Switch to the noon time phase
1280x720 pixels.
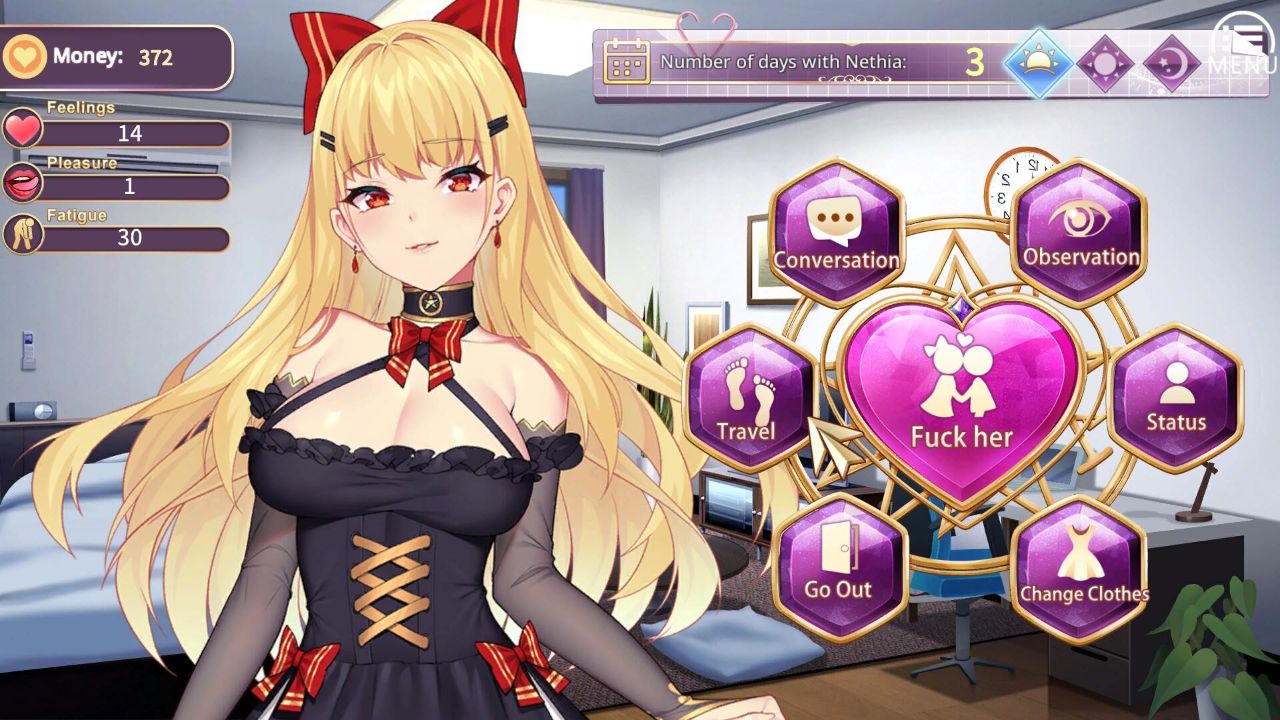tap(1106, 63)
